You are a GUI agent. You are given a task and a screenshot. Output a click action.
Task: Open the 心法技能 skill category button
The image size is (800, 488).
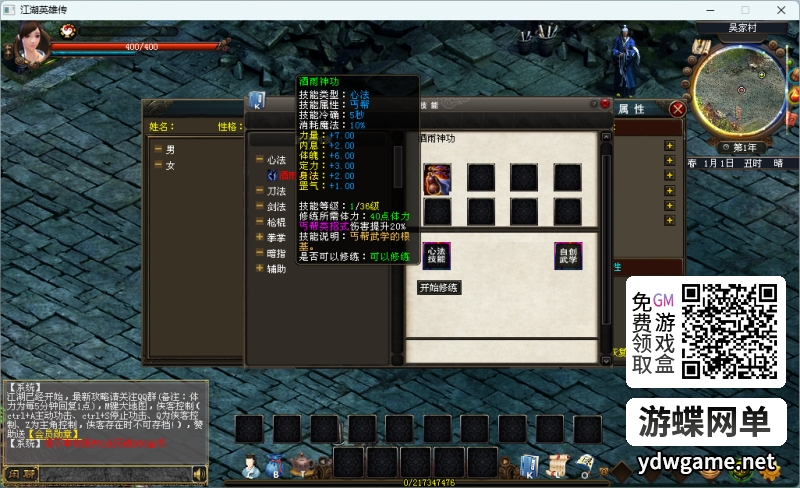tap(436, 255)
